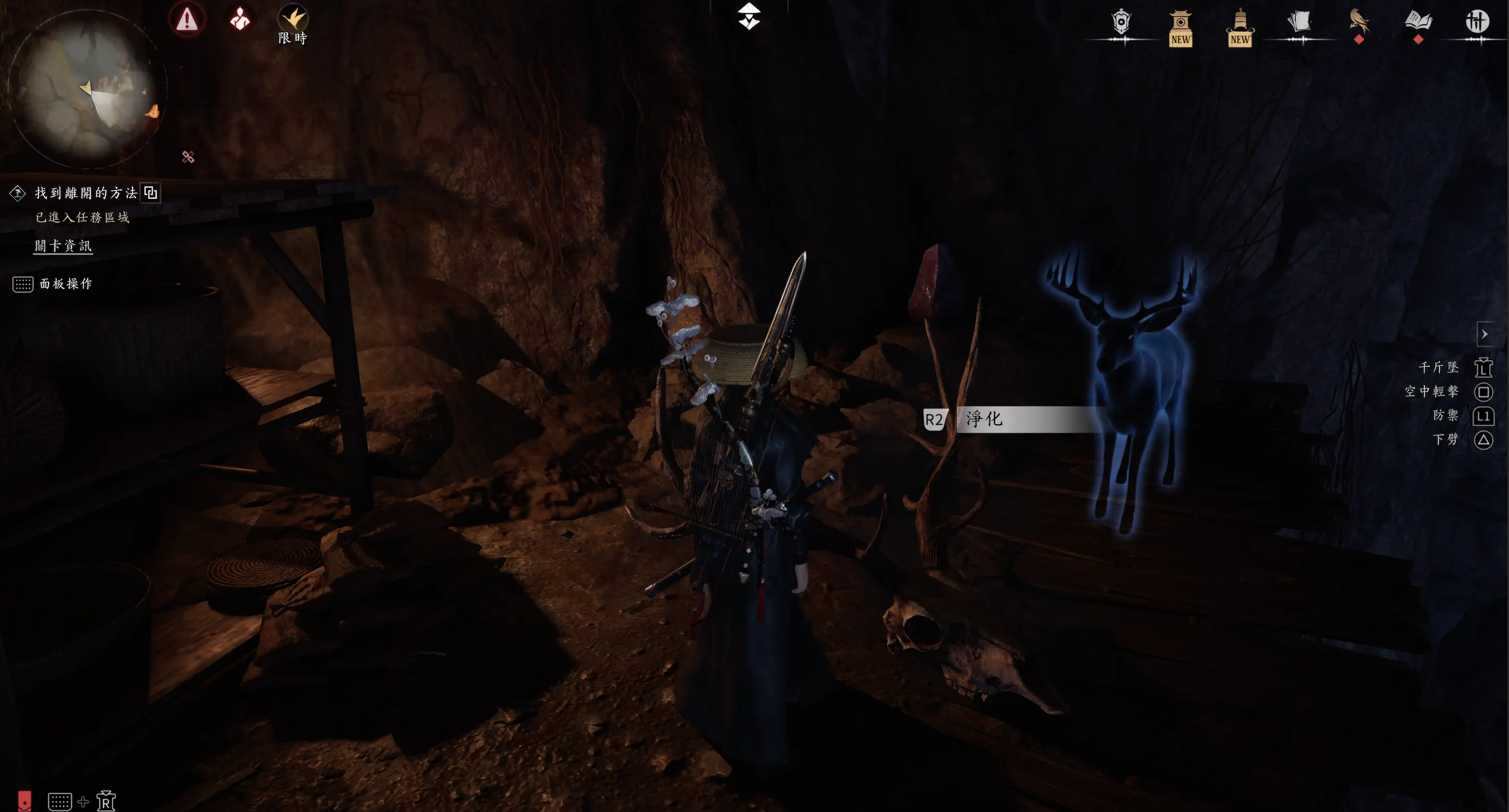
Task: Click the overlapping squares button beside quest title
Action: [x=151, y=193]
